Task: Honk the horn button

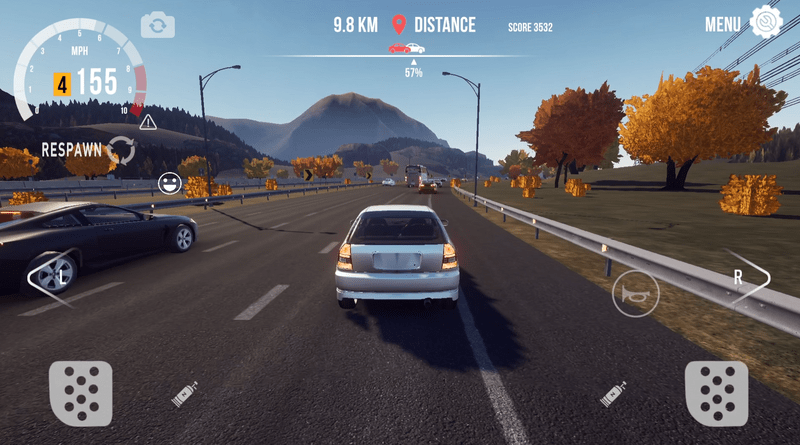Action: (x=635, y=293)
